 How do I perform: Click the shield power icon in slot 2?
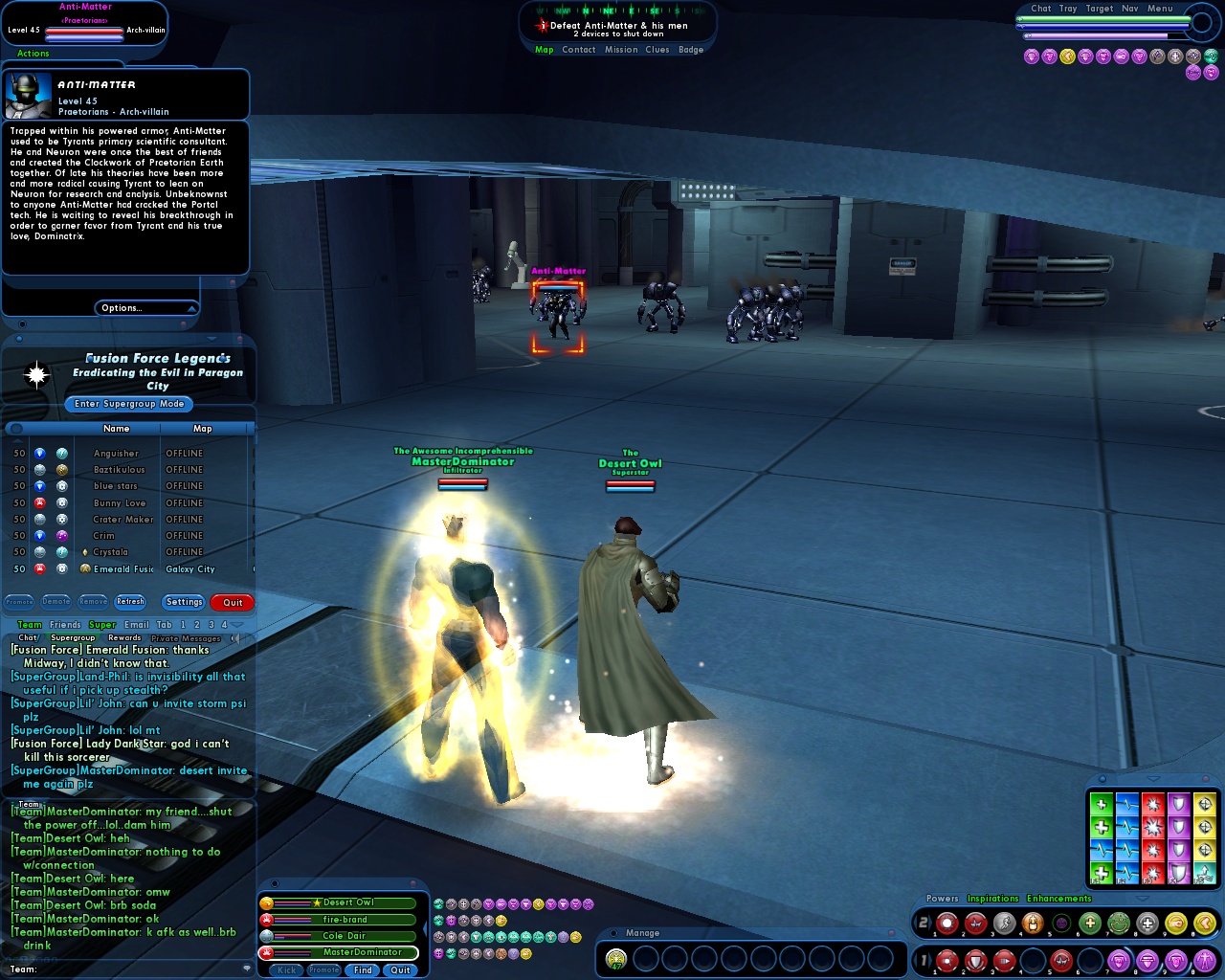tap(977, 960)
